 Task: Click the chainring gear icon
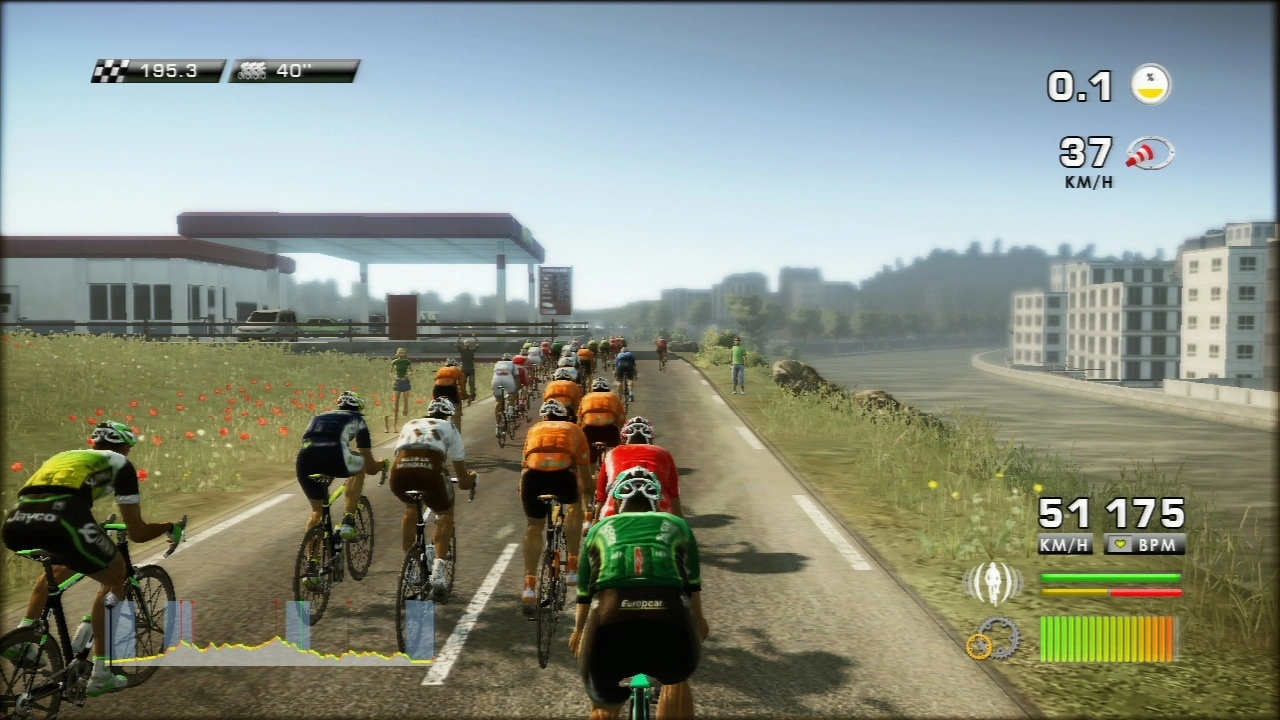[993, 639]
